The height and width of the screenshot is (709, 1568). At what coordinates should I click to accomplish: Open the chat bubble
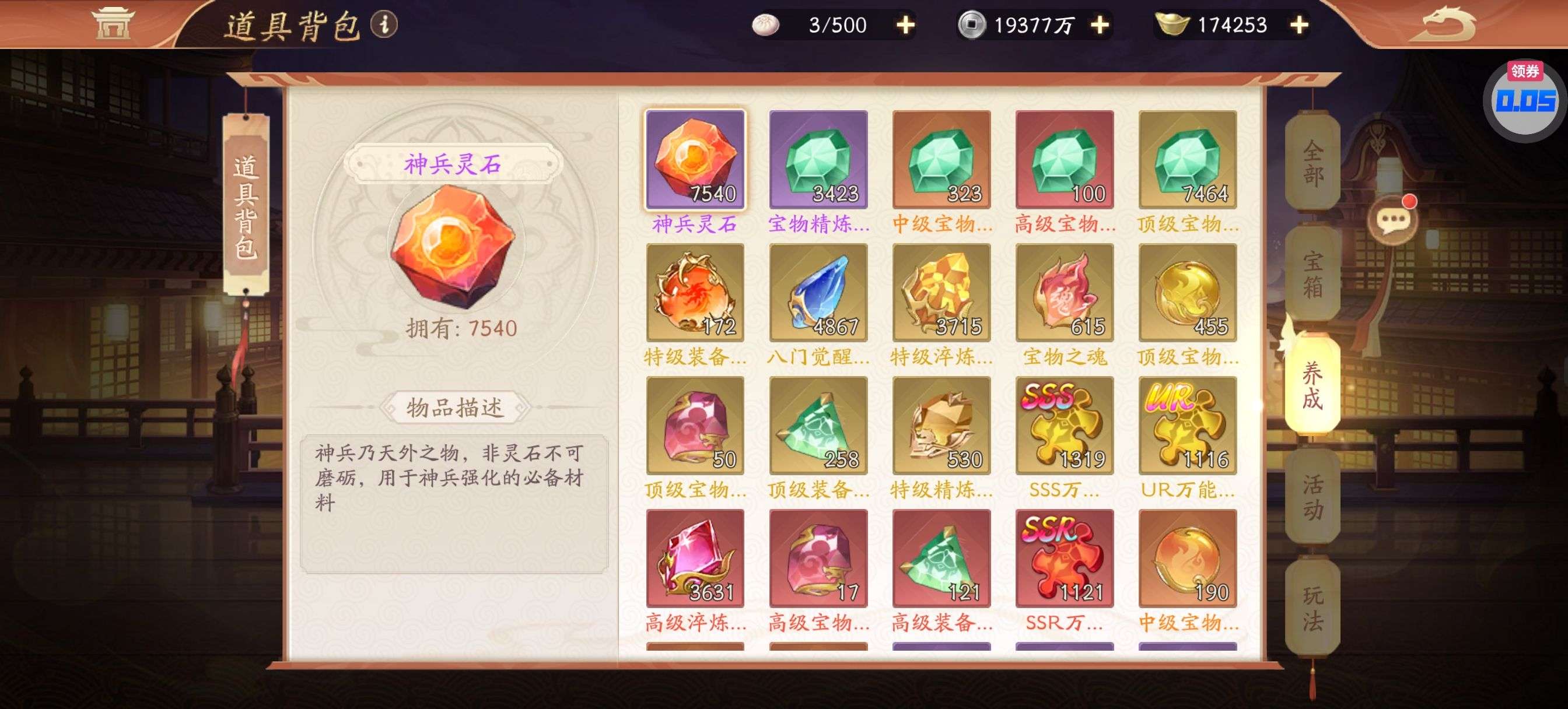pyautogui.click(x=1392, y=220)
